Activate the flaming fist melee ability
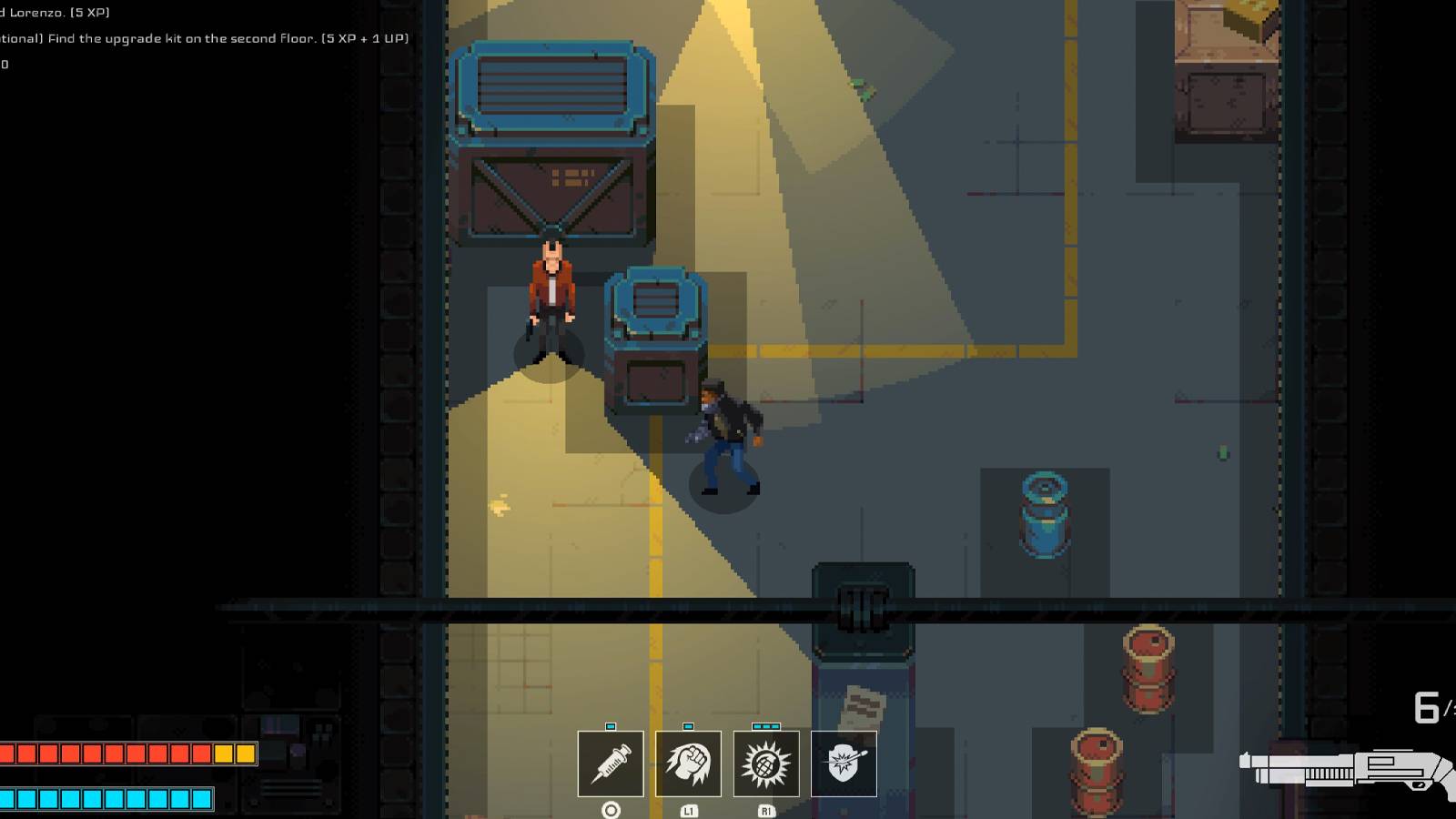Screen dimensions: 1456x819 coord(687,764)
